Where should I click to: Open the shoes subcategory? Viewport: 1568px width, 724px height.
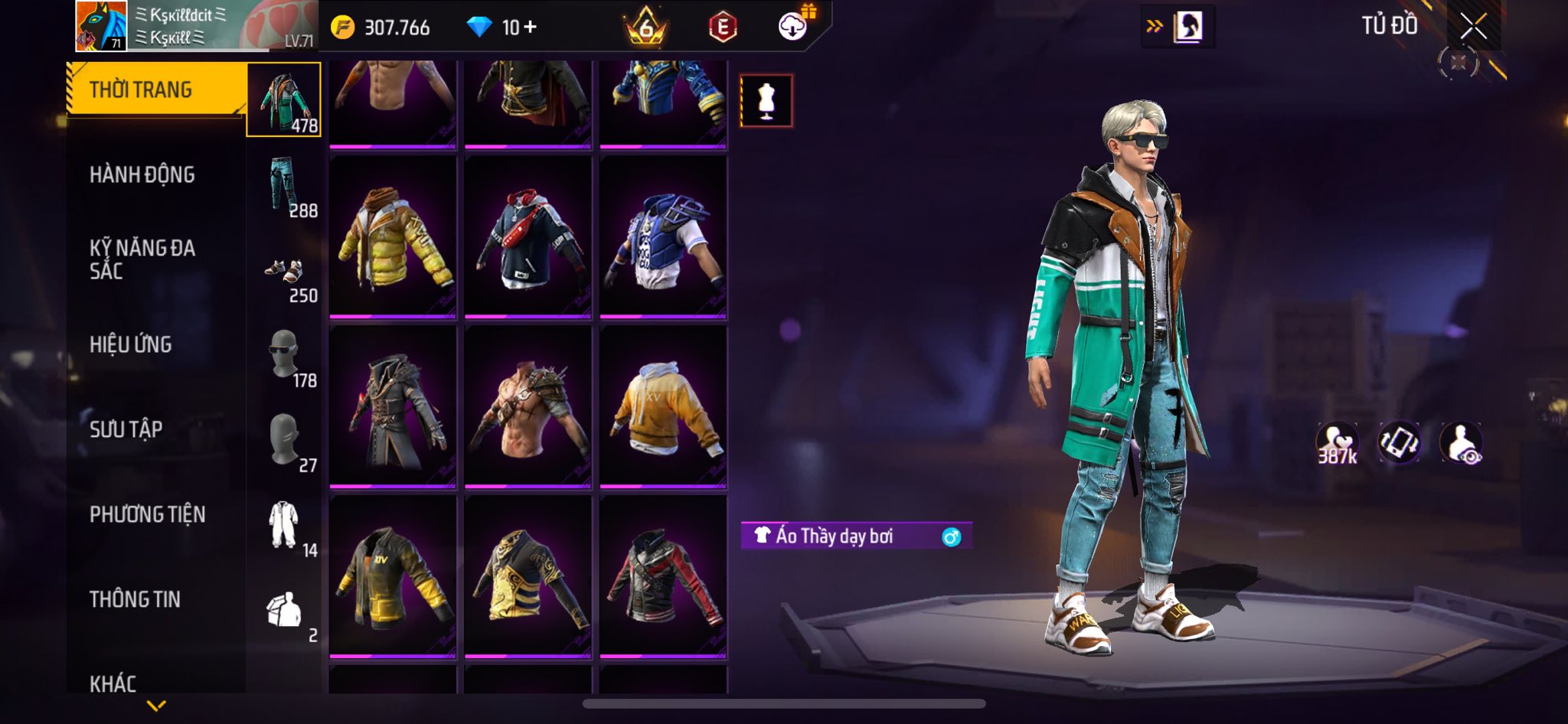(284, 270)
